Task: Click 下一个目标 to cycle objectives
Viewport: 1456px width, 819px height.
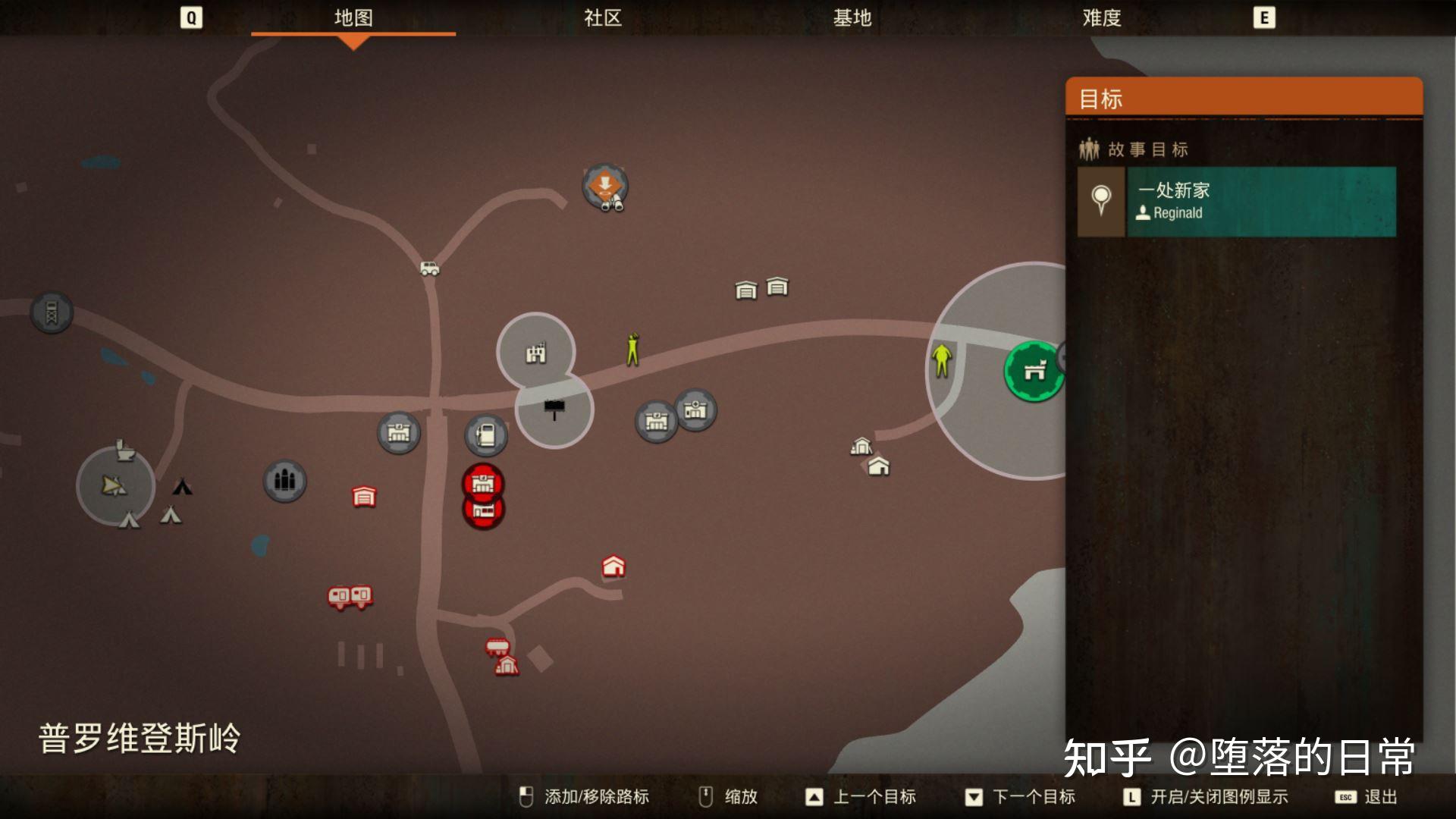Action: (x=1034, y=797)
